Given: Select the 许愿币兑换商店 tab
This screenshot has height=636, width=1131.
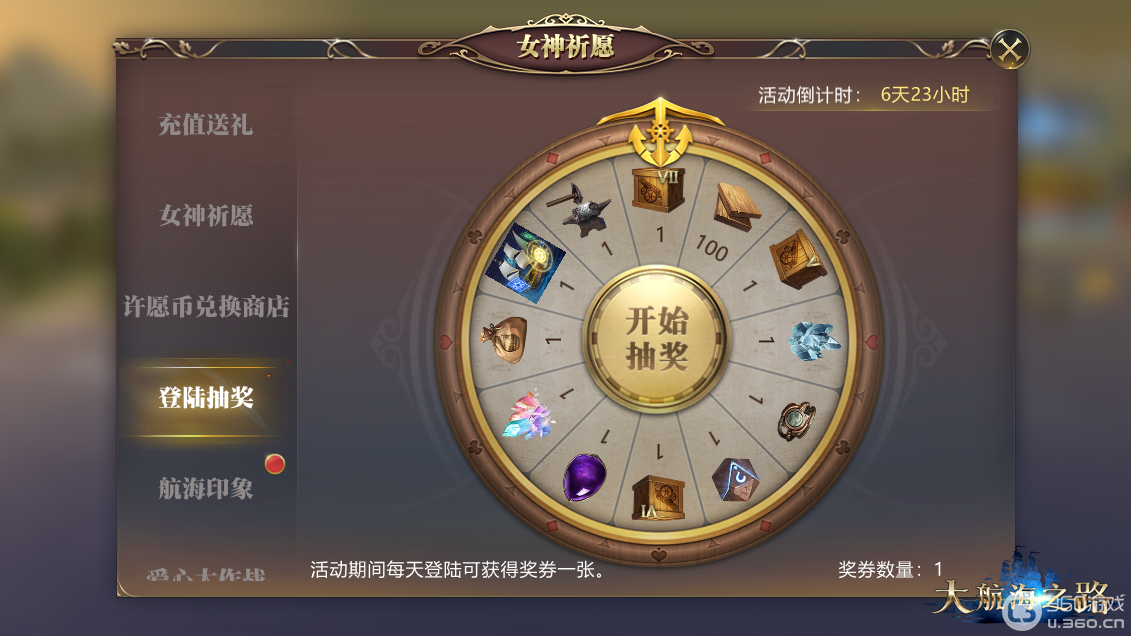Looking at the screenshot, I should [206, 307].
